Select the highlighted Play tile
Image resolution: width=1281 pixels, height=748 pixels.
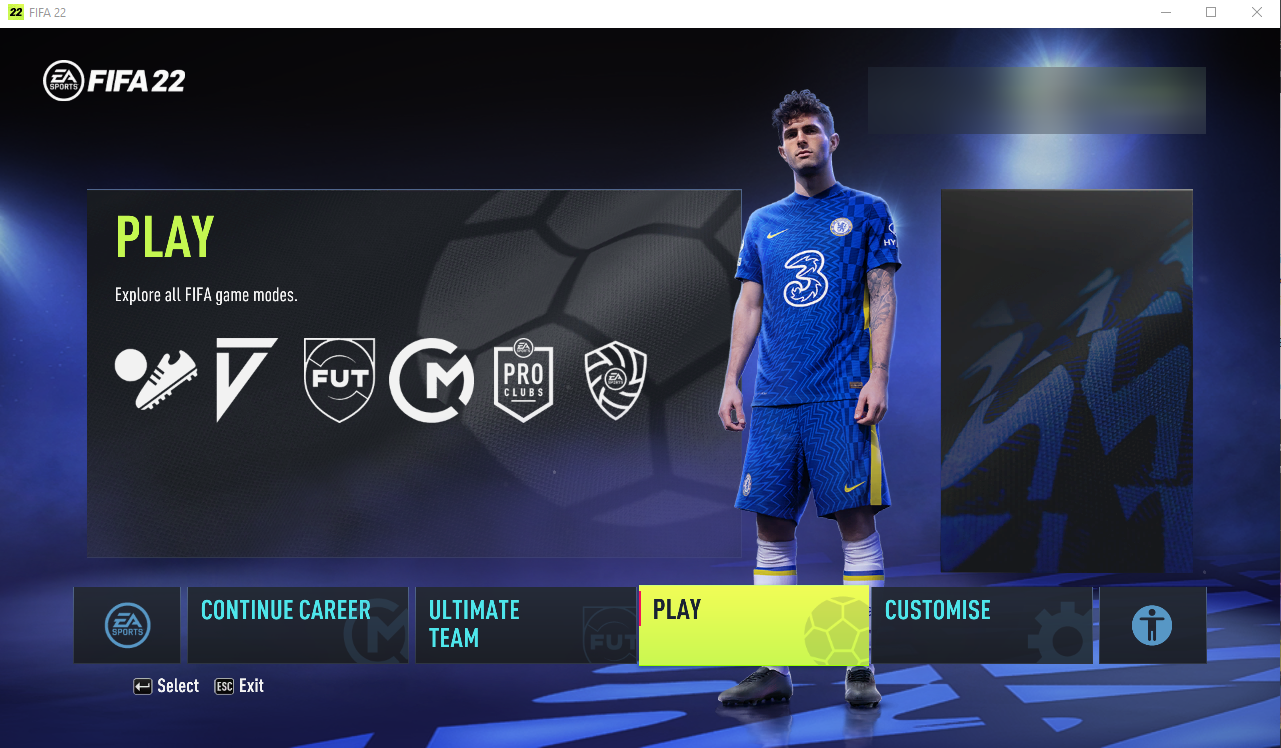tap(753, 624)
